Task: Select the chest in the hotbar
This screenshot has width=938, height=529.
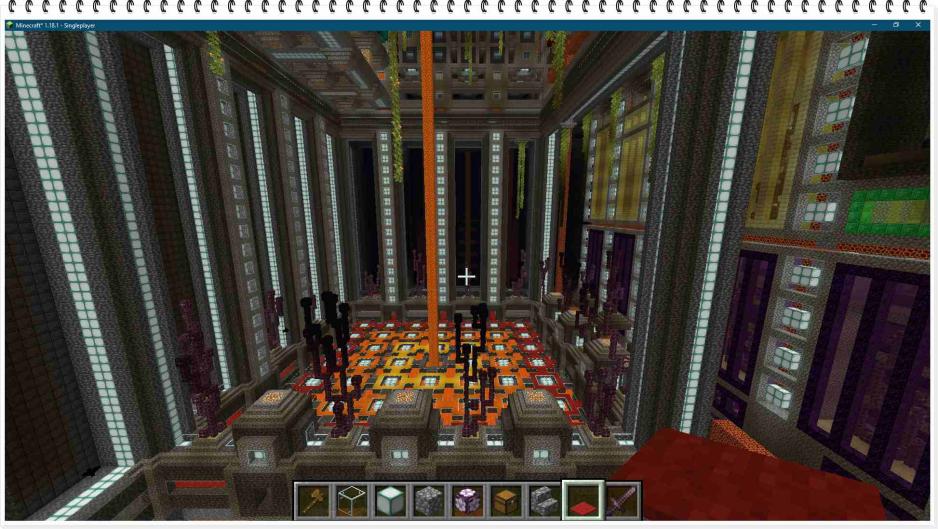Action: click(x=505, y=500)
